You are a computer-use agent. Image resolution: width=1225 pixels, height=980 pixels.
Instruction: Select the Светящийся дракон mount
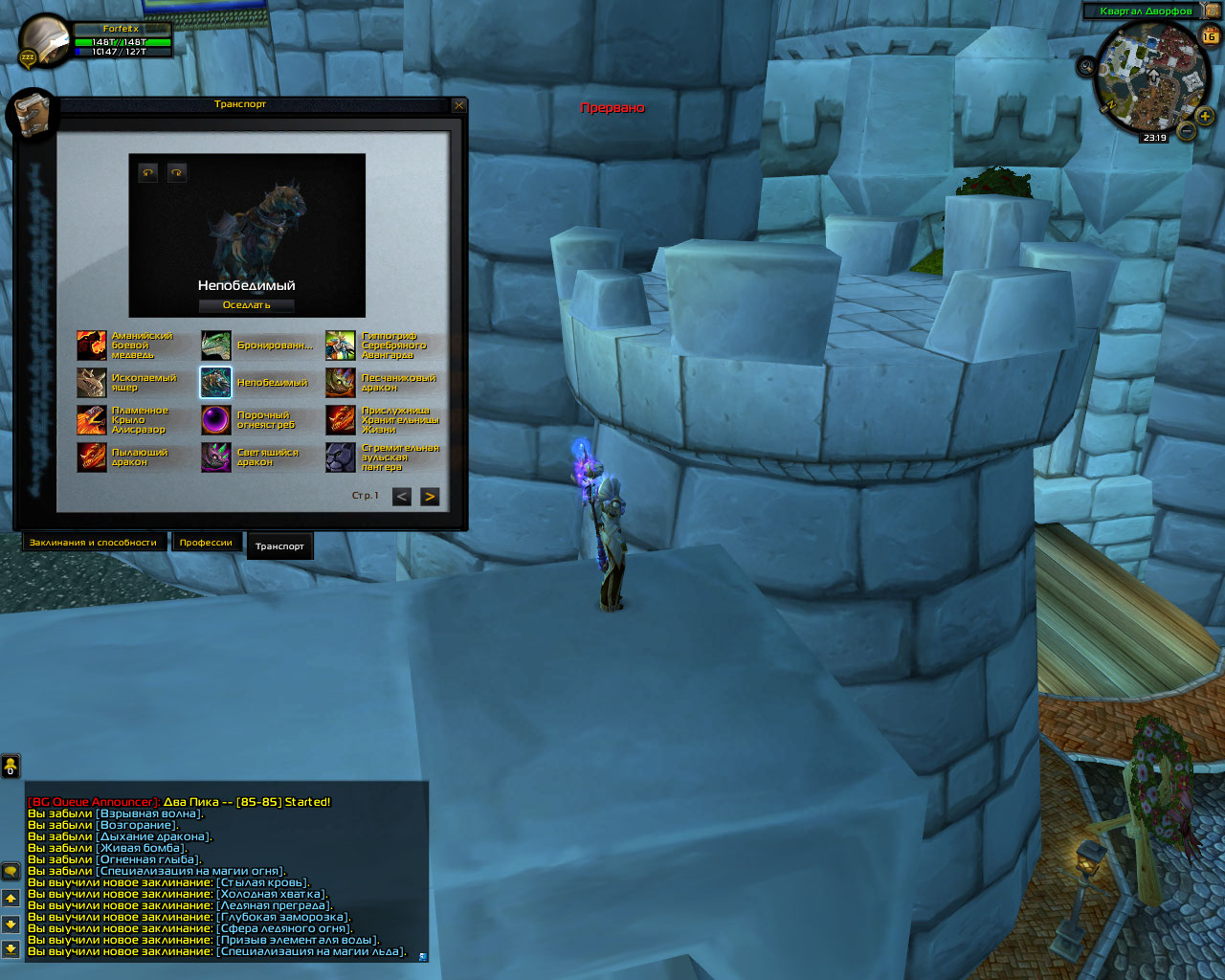tap(216, 457)
